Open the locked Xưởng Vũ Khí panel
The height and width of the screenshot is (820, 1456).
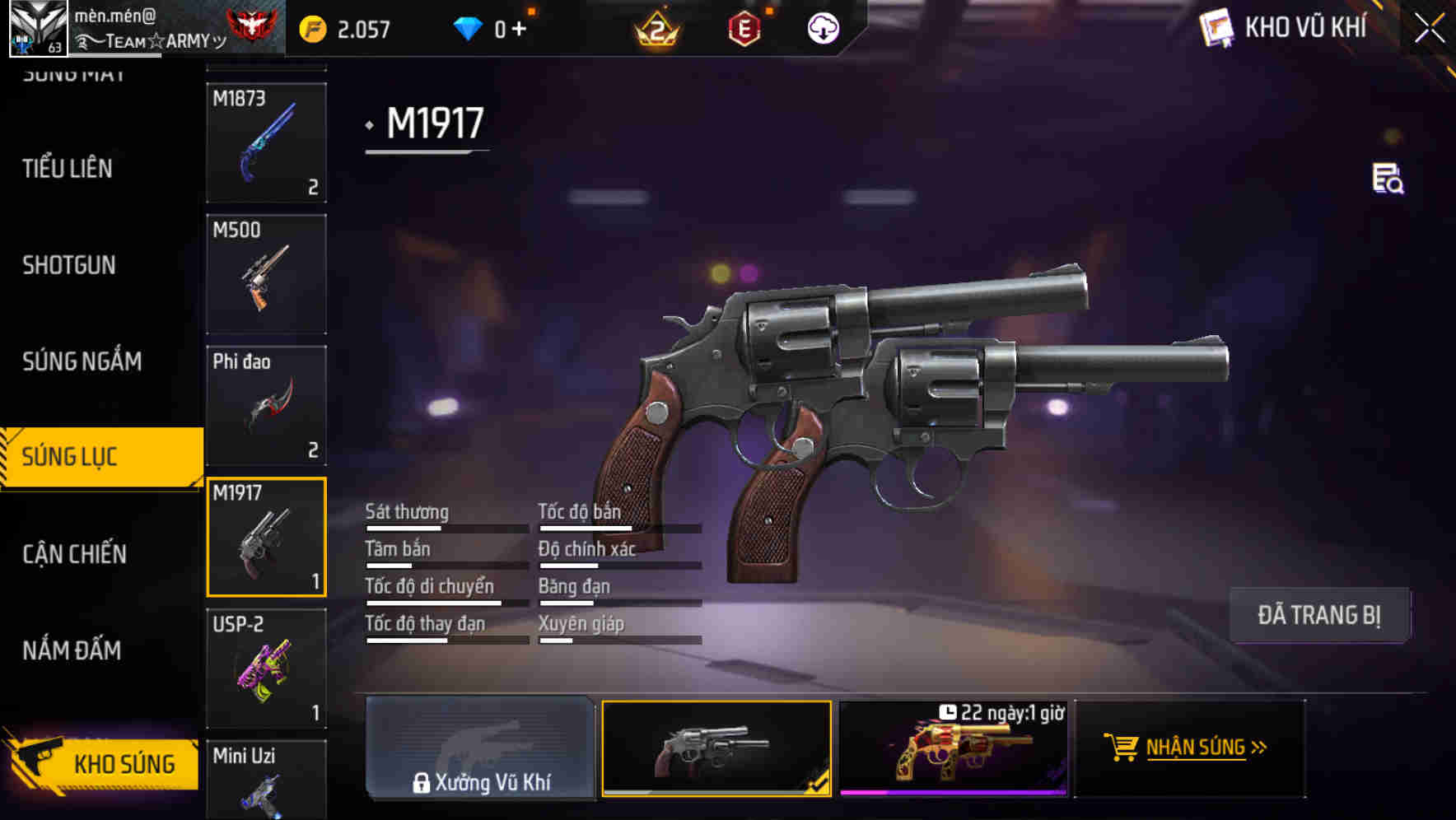[x=480, y=748]
